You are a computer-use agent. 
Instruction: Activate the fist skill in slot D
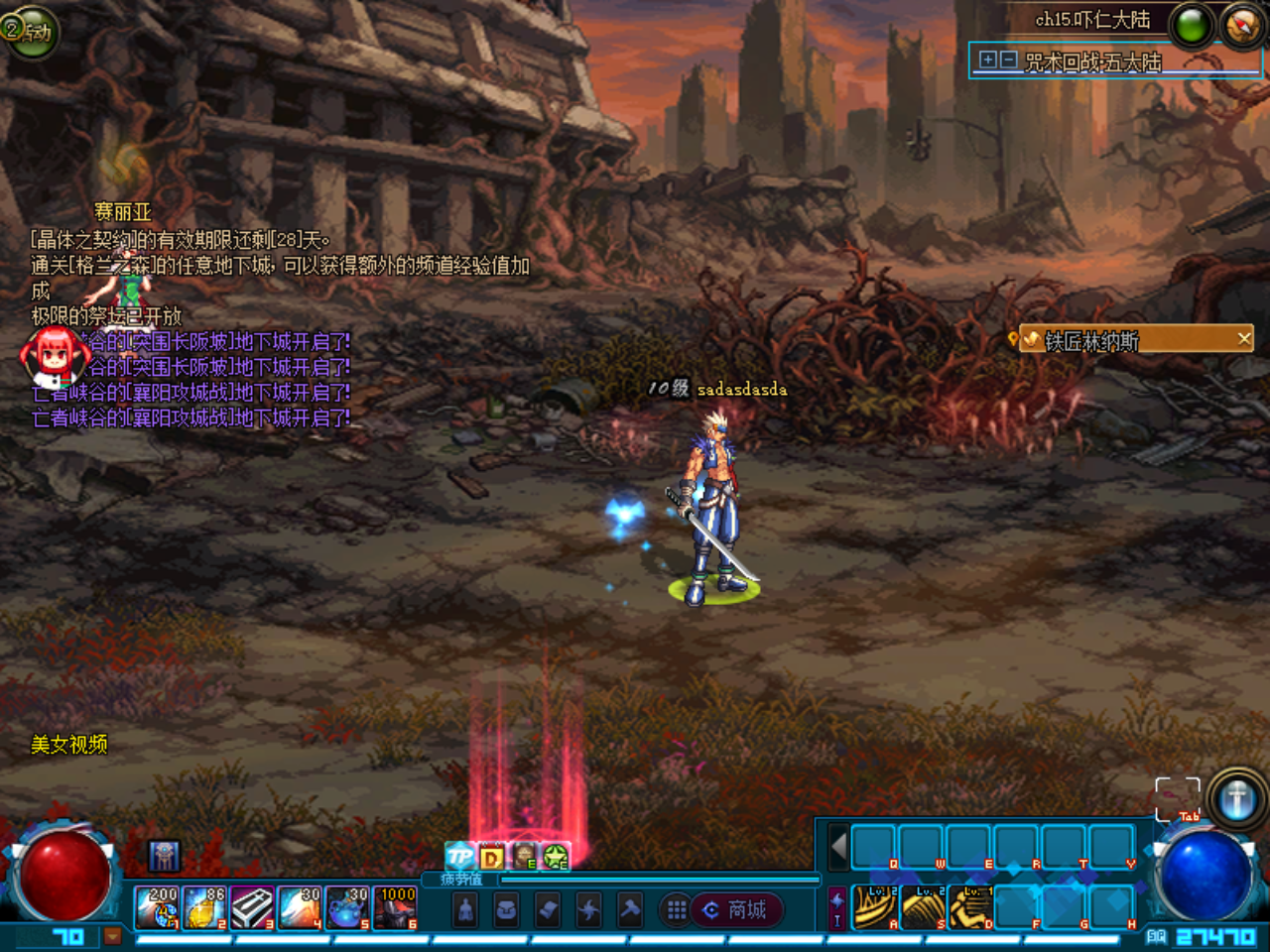(x=970, y=907)
